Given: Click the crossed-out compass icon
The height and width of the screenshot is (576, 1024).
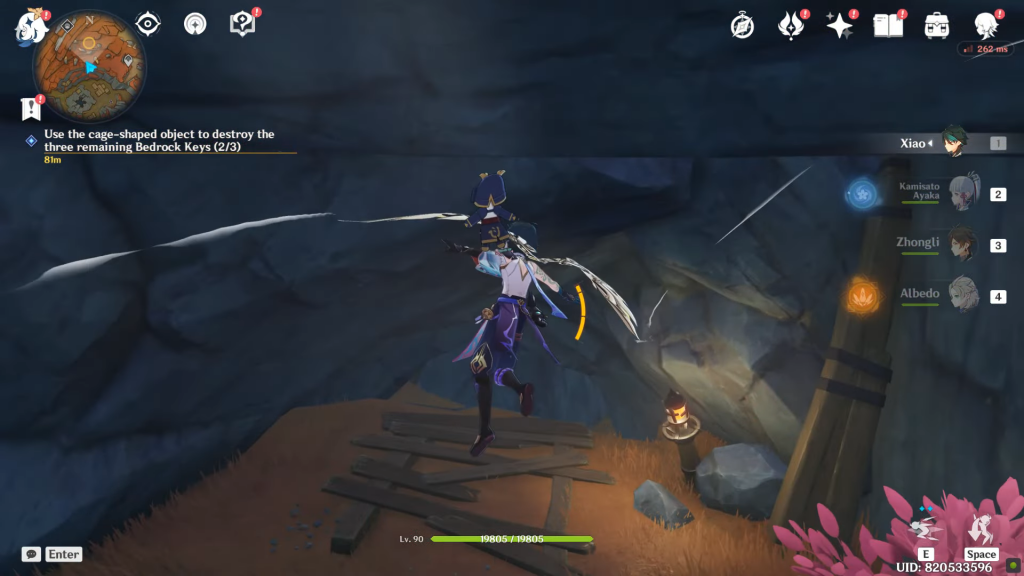Looking at the screenshot, I should pyautogui.click(x=742, y=26).
